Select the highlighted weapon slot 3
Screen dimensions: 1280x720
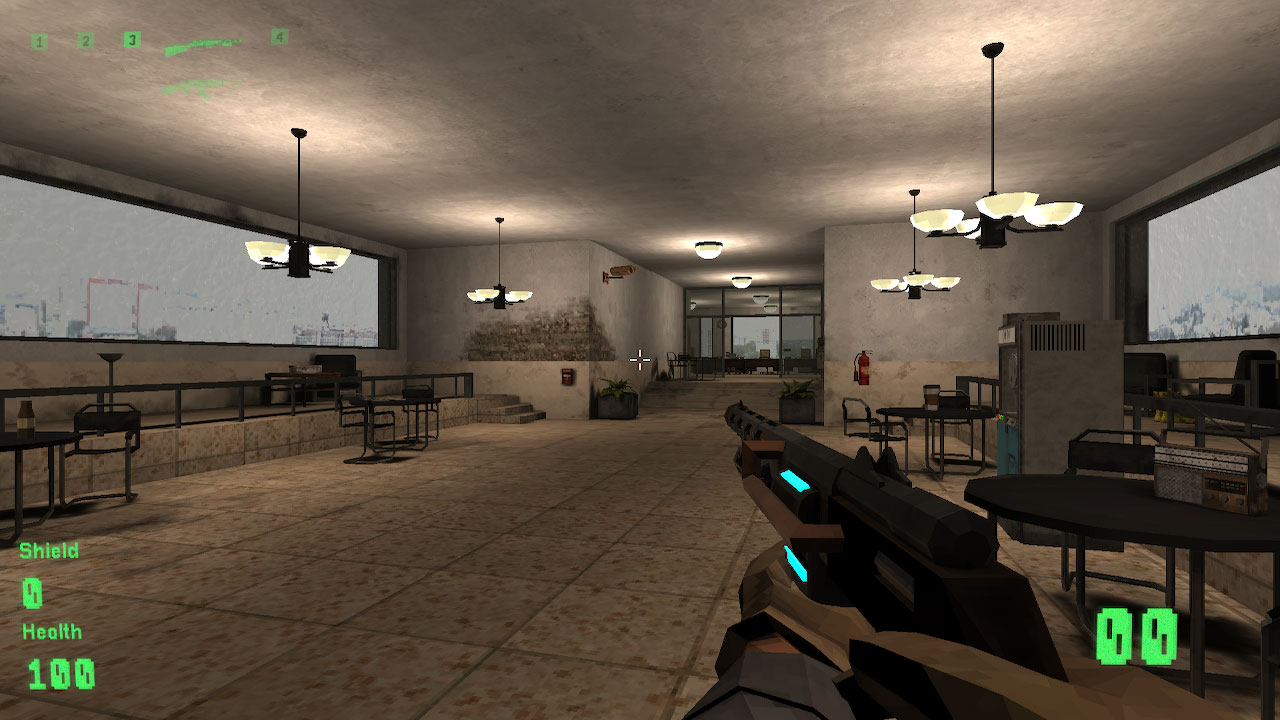coord(131,39)
